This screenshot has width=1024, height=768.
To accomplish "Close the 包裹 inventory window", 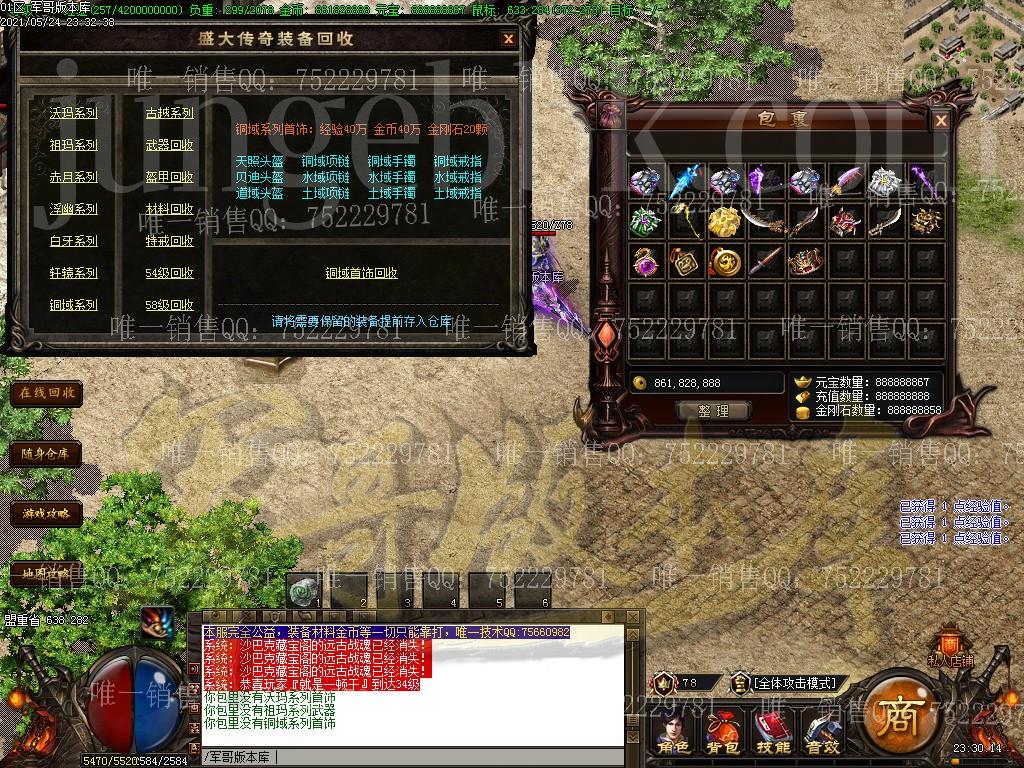I will 940,121.
